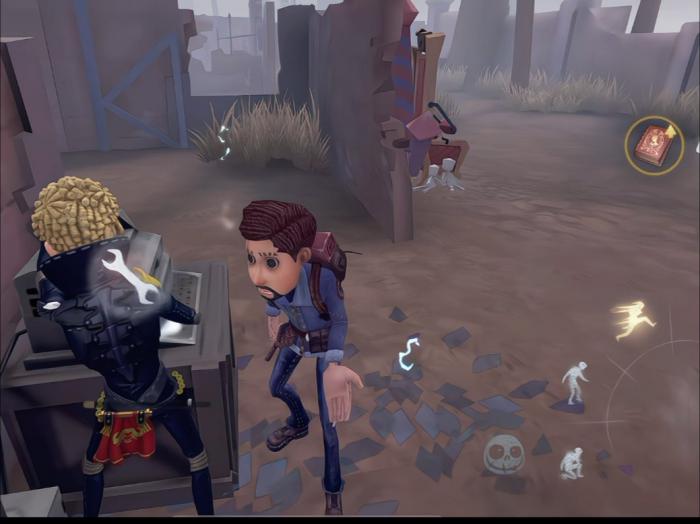Use the red book item icon
The height and width of the screenshot is (524, 700).
point(654,145)
